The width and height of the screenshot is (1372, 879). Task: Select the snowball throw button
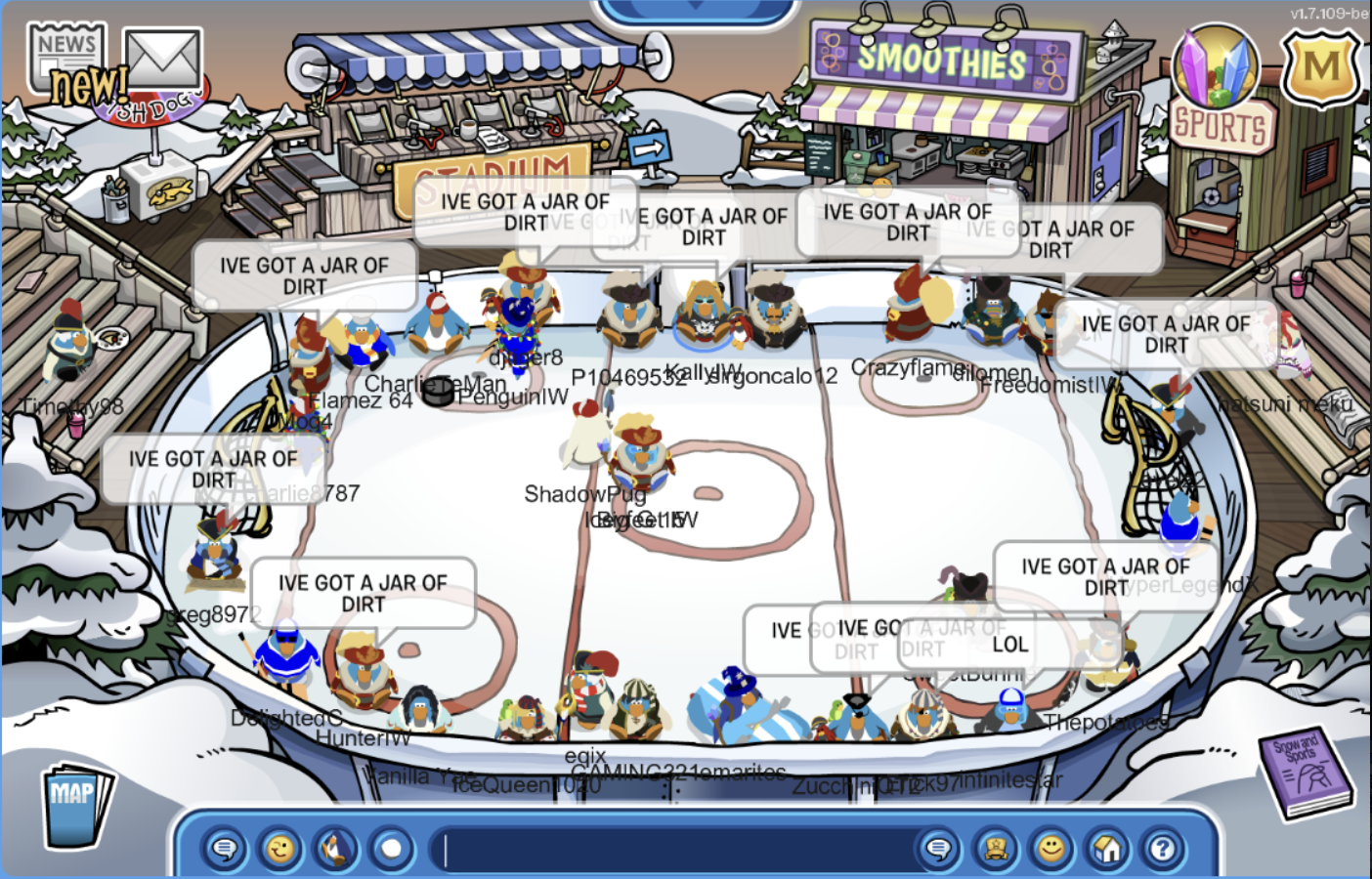[392, 848]
